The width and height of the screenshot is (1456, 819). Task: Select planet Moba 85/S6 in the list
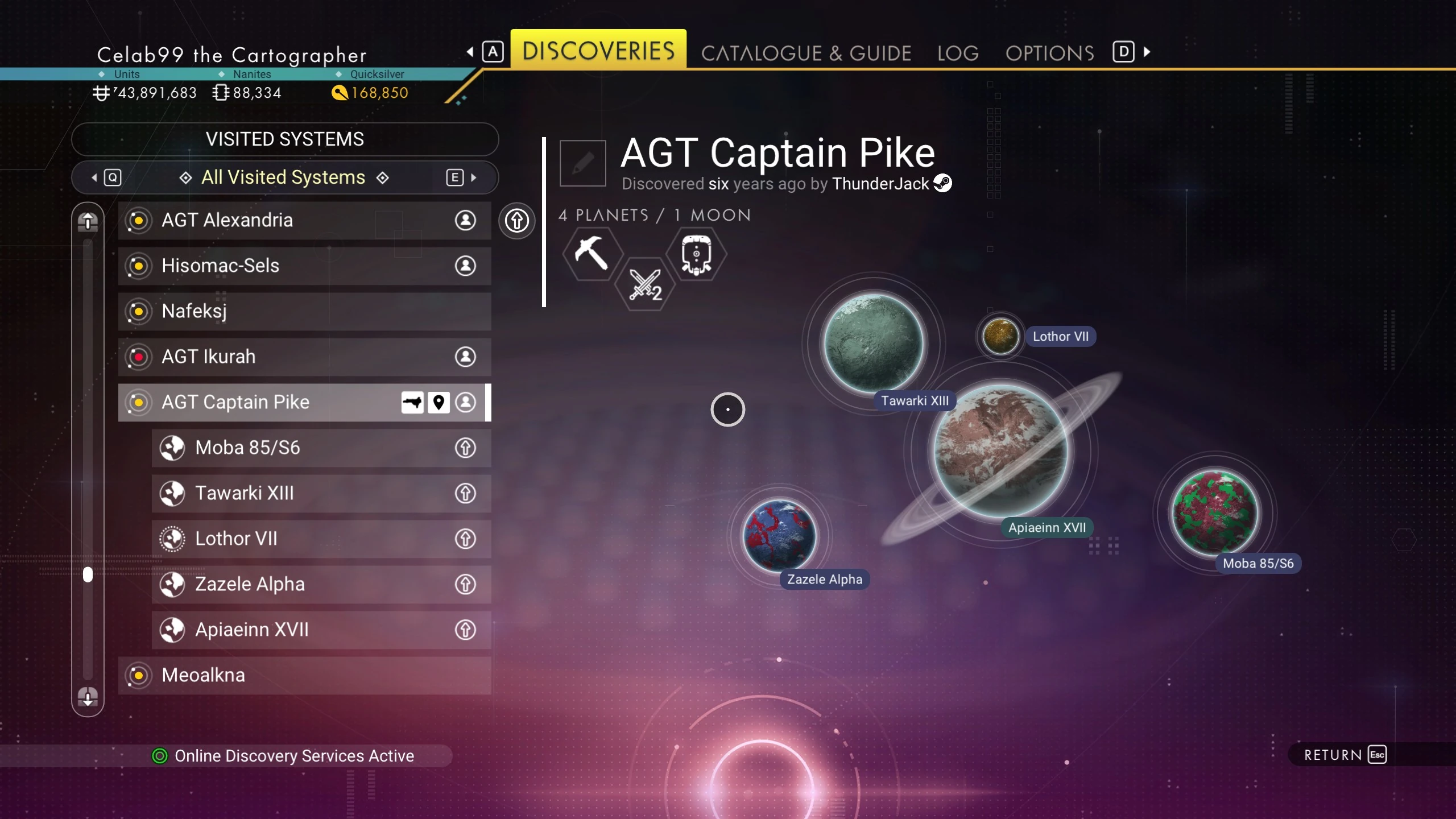(321, 448)
